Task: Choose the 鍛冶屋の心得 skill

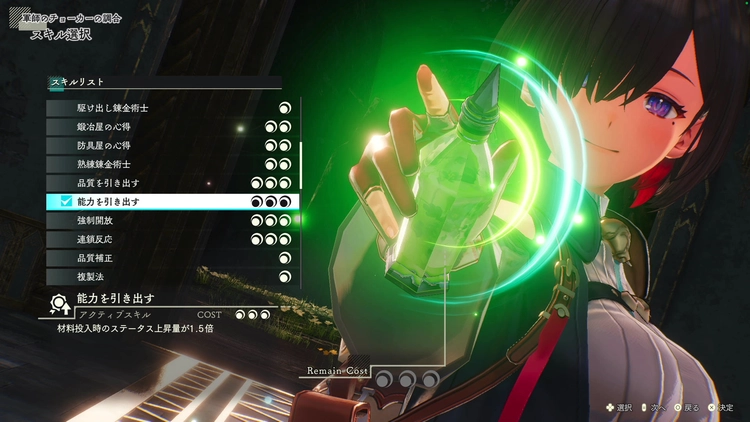Action: tap(170, 126)
